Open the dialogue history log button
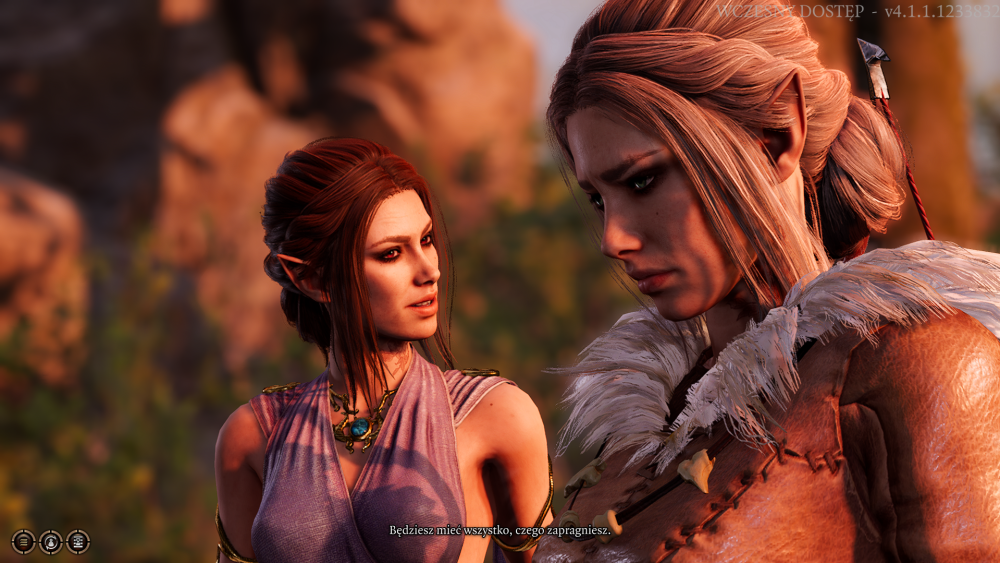The width and height of the screenshot is (1000, 563). click(23, 542)
